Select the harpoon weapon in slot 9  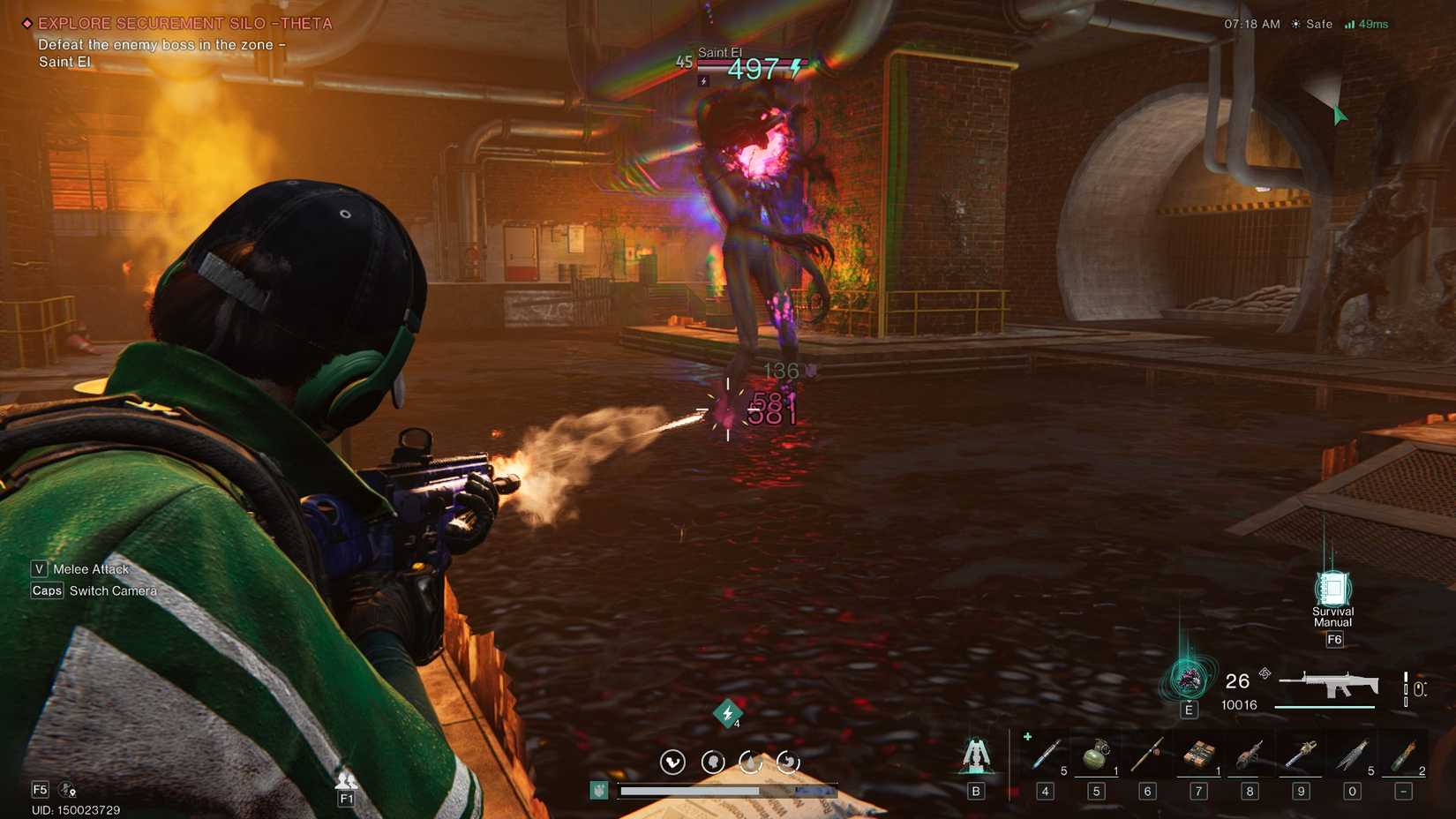pos(1300,755)
